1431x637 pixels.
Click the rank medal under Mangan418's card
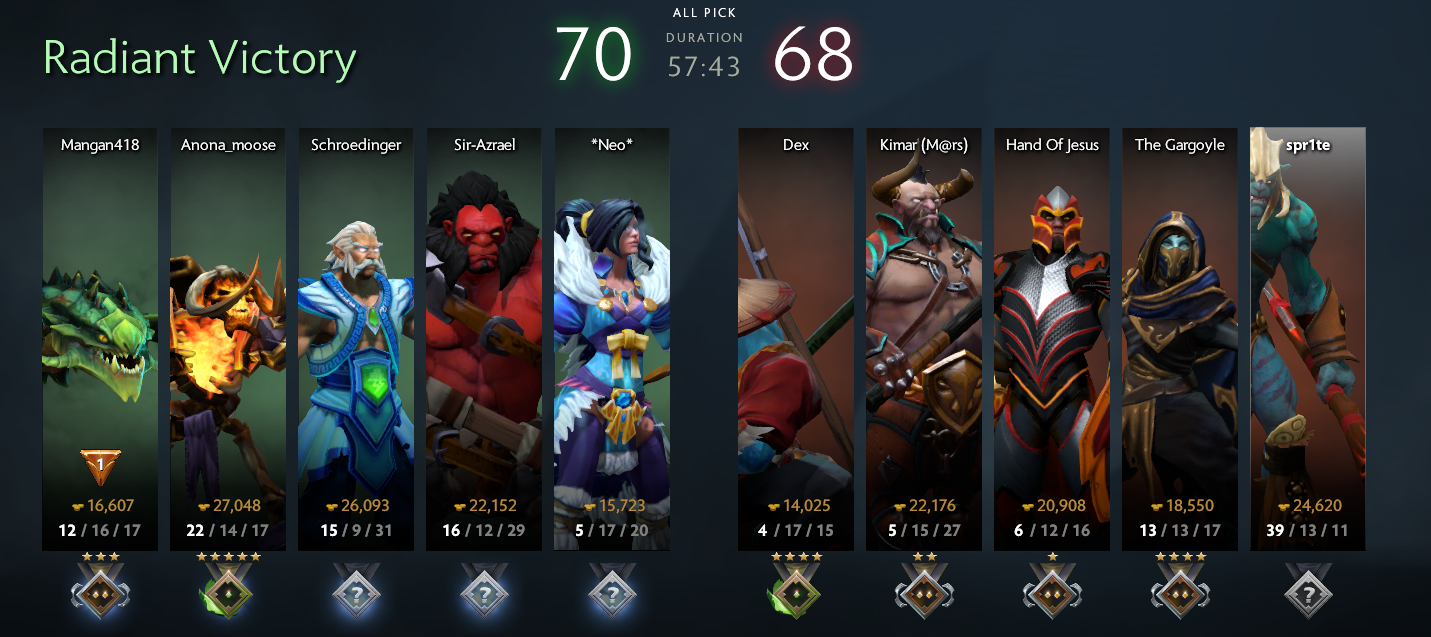[x=100, y=591]
